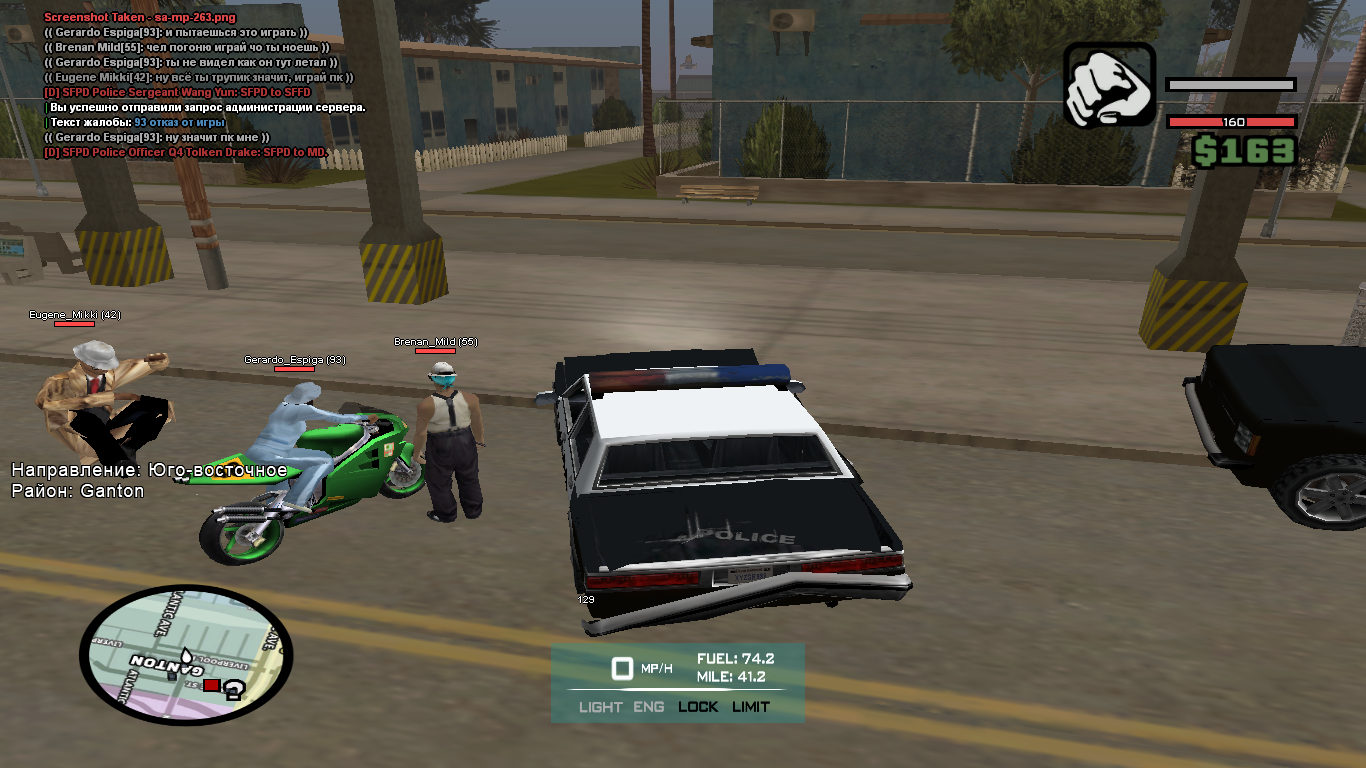This screenshot has width=1366, height=768.
Task: Select the red square marker on minimap
Action: (x=211, y=685)
